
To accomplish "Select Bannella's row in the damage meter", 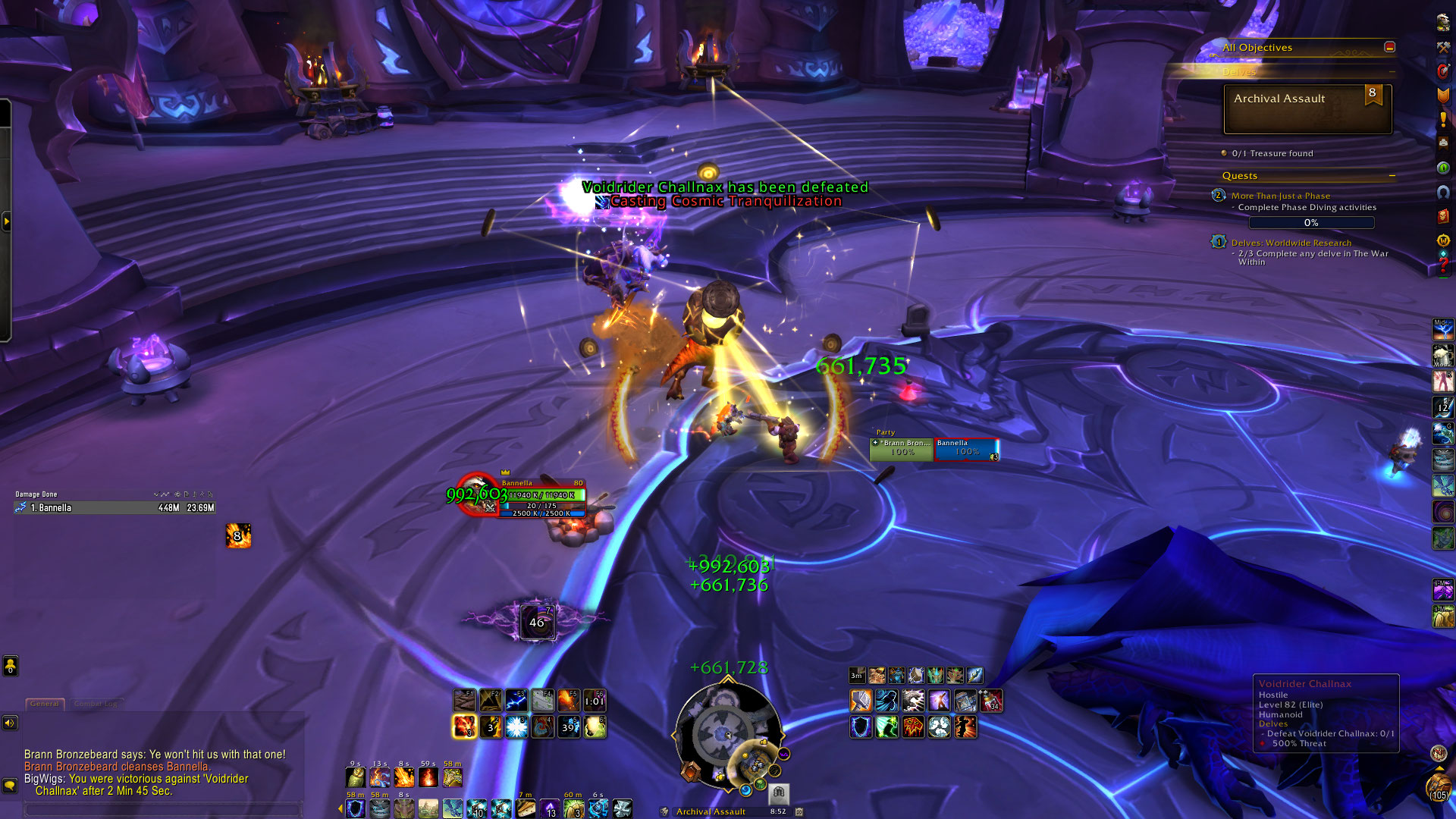I will (114, 508).
